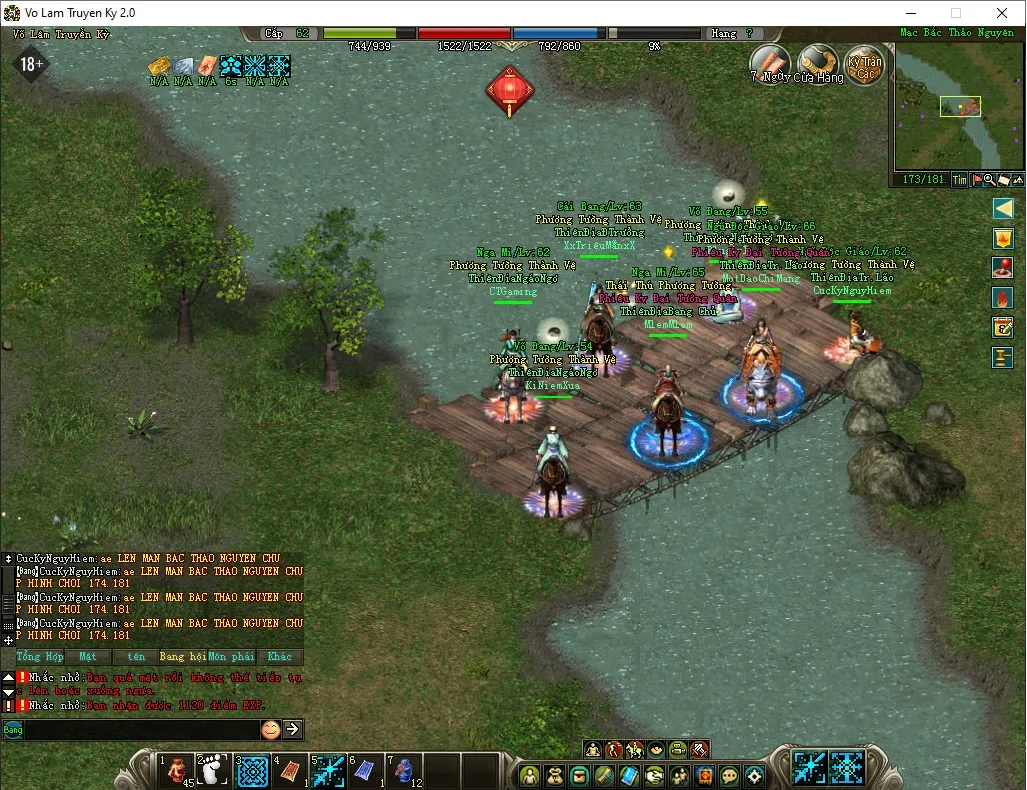The height and width of the screenshot is (790, 1027).
Task: Close the game window
Action: point(1002,13)
